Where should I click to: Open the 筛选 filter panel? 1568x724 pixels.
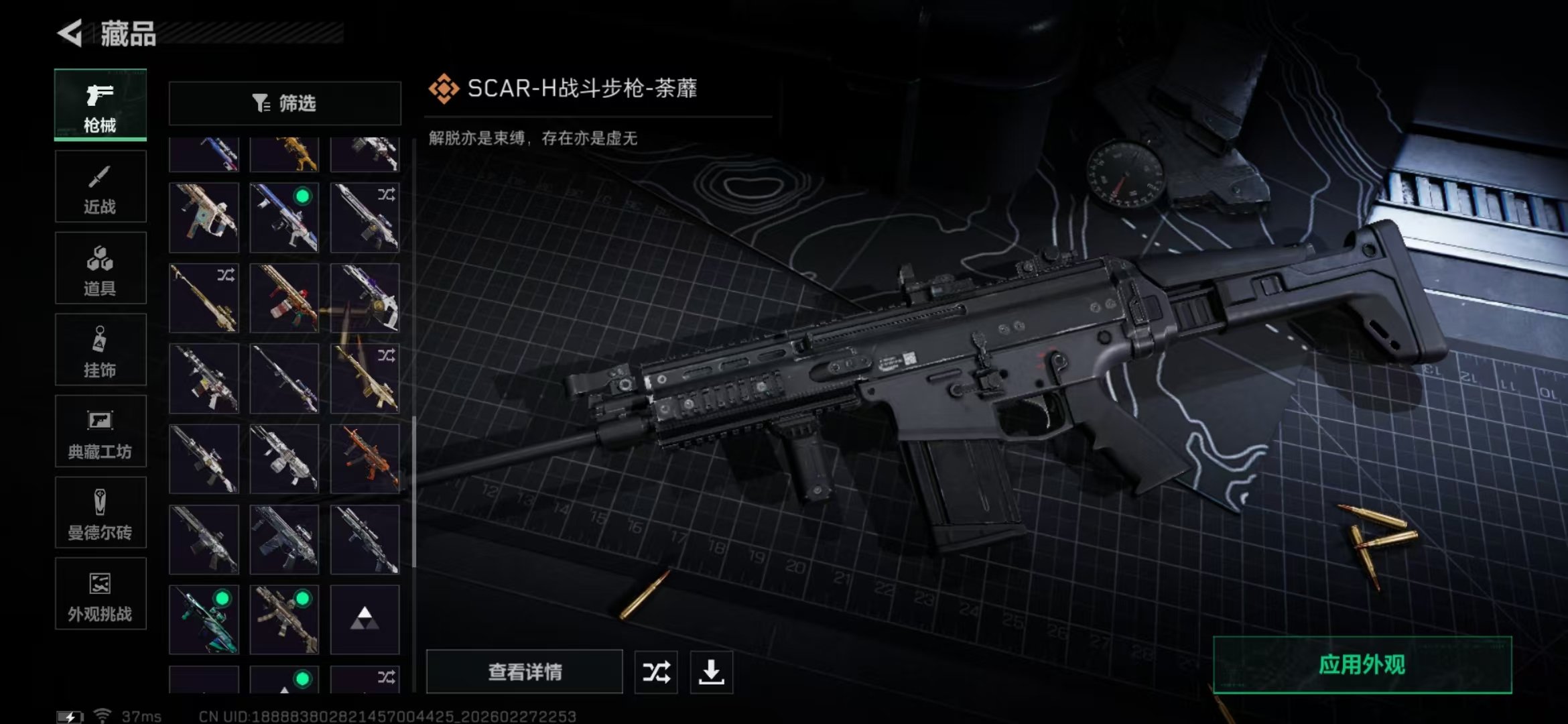click(x=285, y=103)
